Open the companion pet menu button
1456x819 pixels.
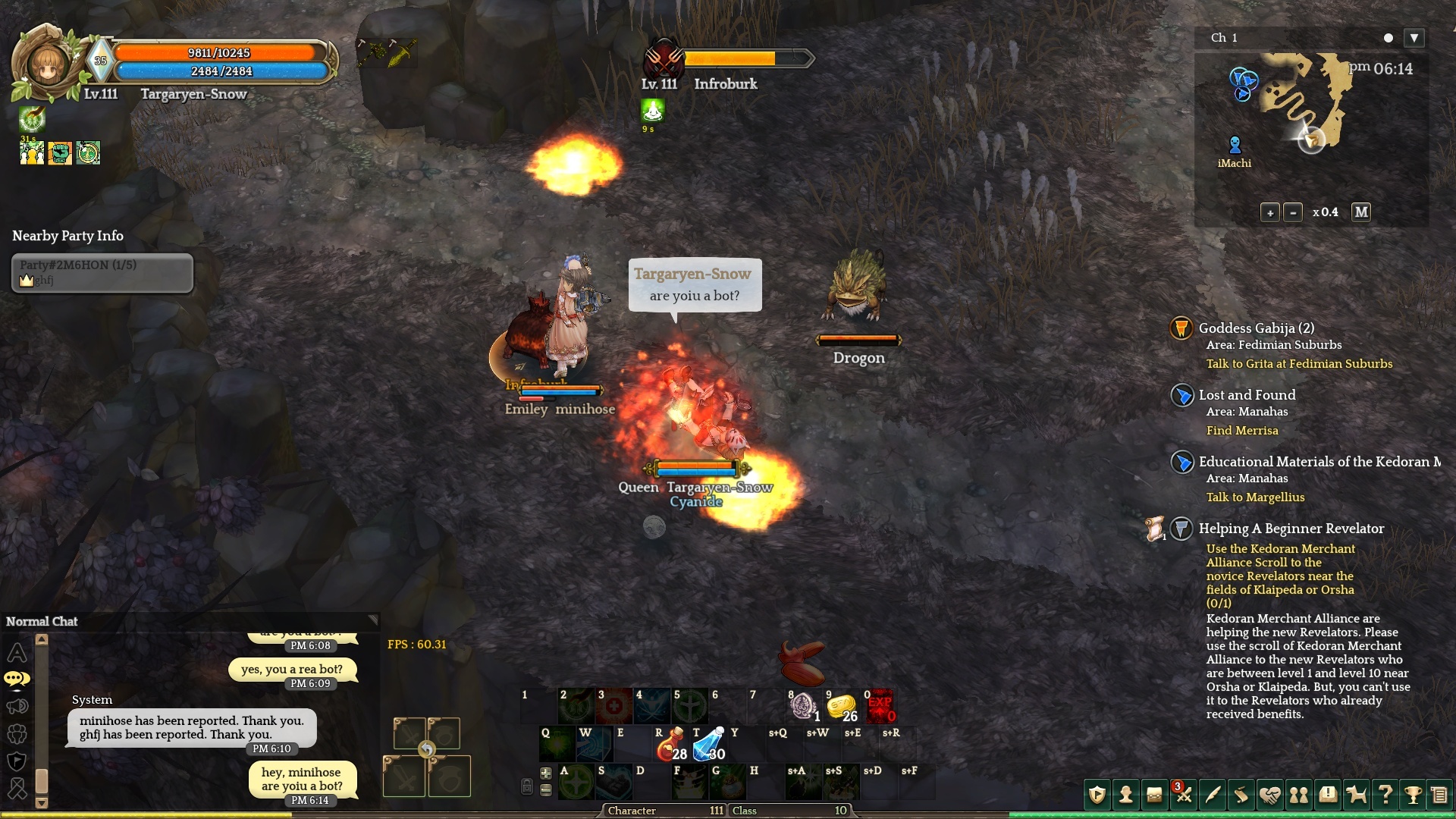click(x=1356, y=795)
